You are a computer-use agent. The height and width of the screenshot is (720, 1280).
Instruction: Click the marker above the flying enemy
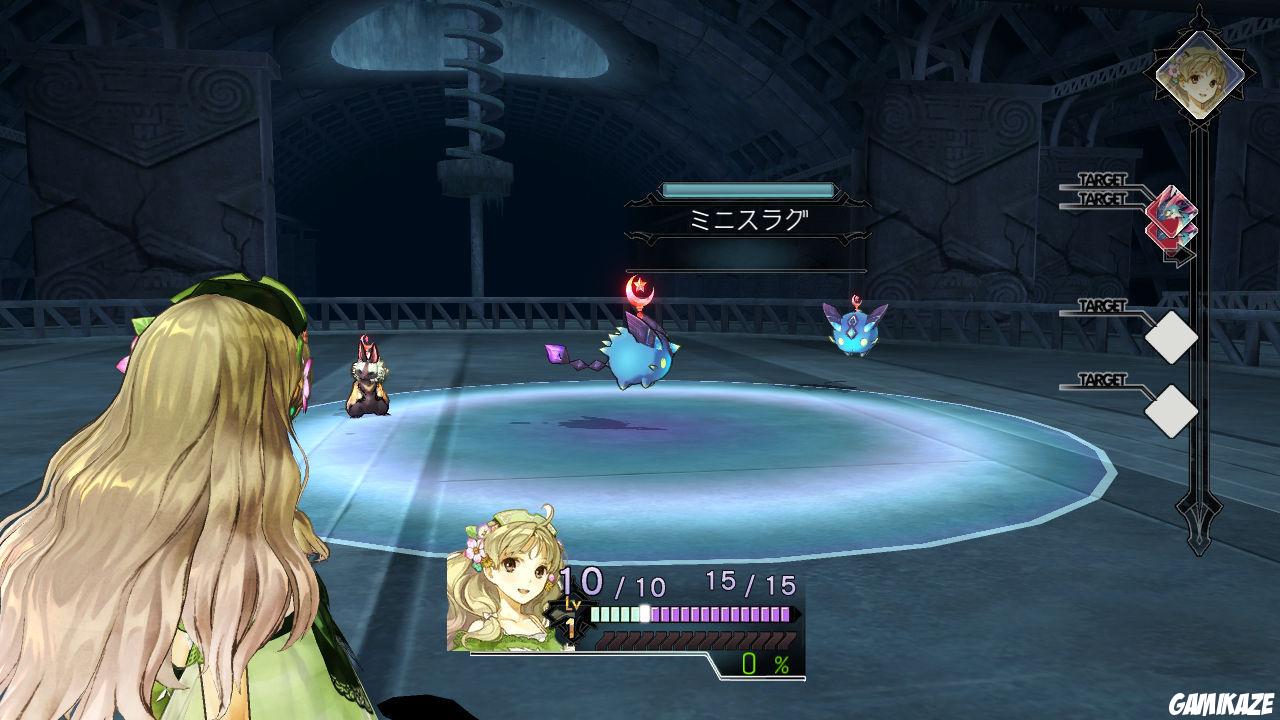click(x=857, y=299)
